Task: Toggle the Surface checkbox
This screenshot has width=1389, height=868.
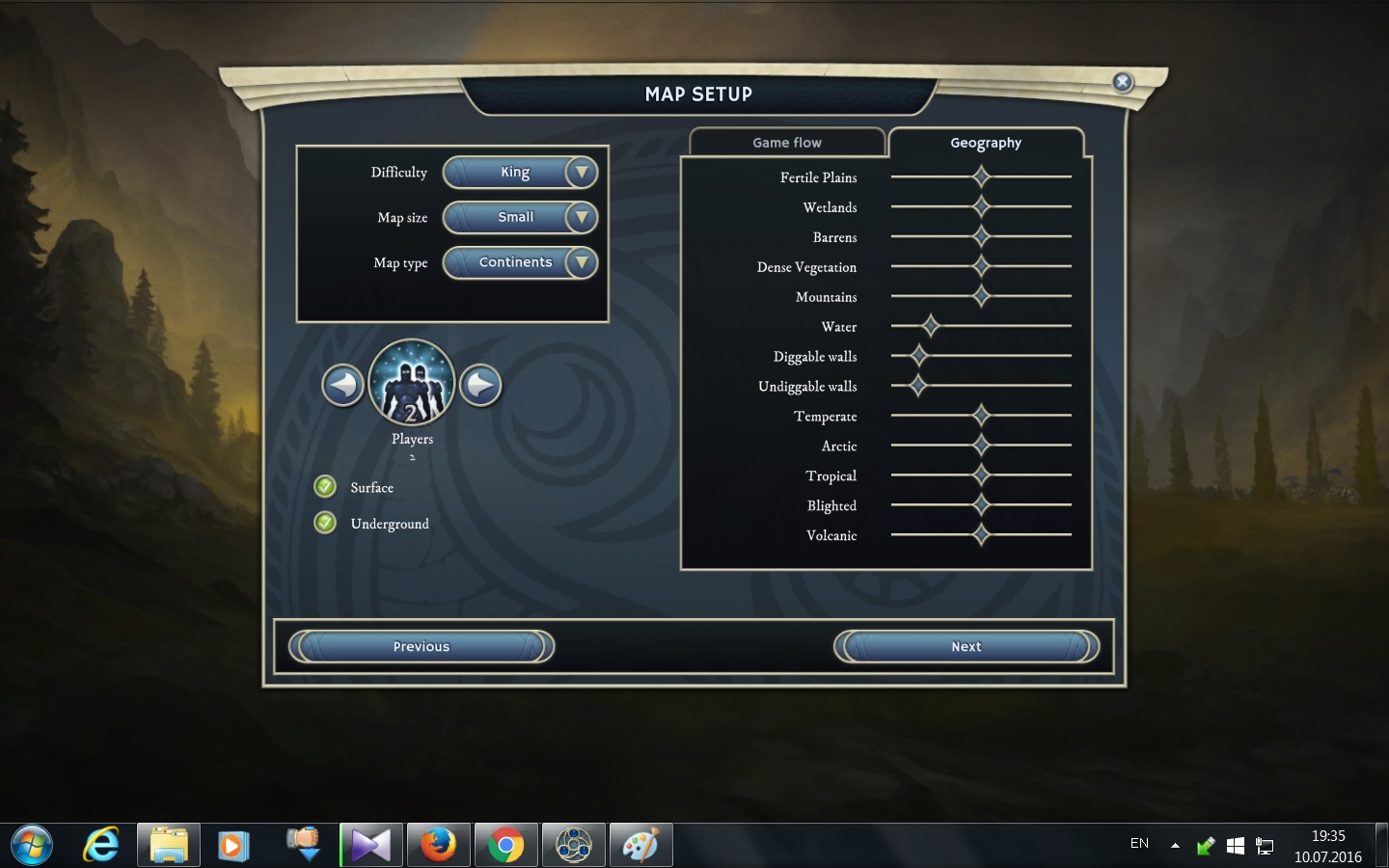Action: (x=325, y=486)
